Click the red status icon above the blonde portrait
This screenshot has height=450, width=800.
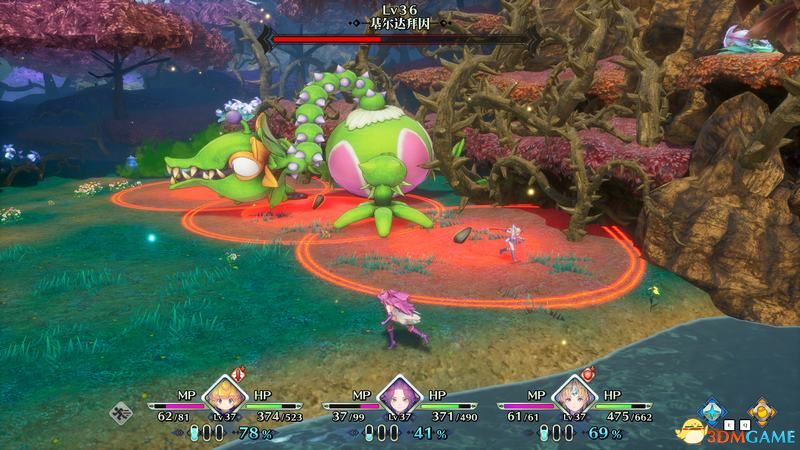(239, 371)
